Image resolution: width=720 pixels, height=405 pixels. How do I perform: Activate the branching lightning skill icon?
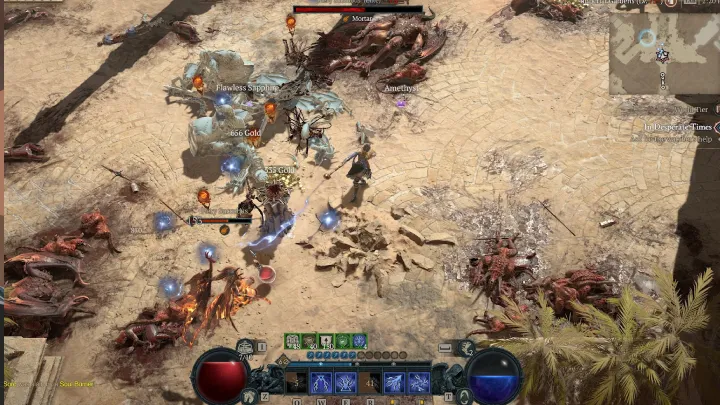coord(394,381)
